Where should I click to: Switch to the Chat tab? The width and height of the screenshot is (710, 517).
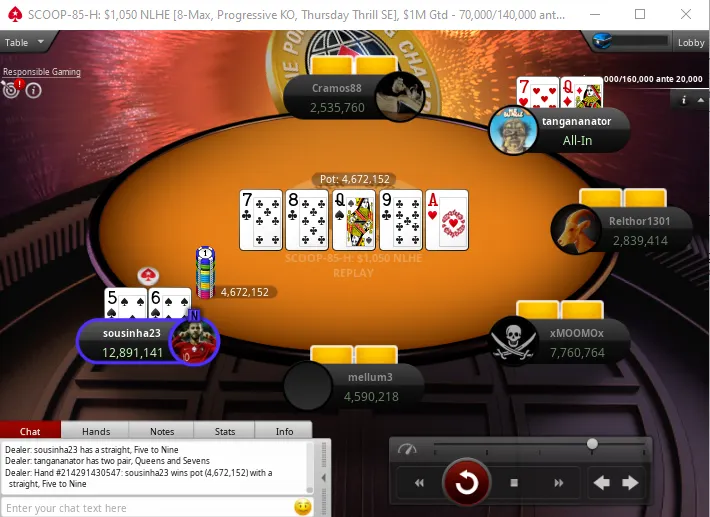30,431
